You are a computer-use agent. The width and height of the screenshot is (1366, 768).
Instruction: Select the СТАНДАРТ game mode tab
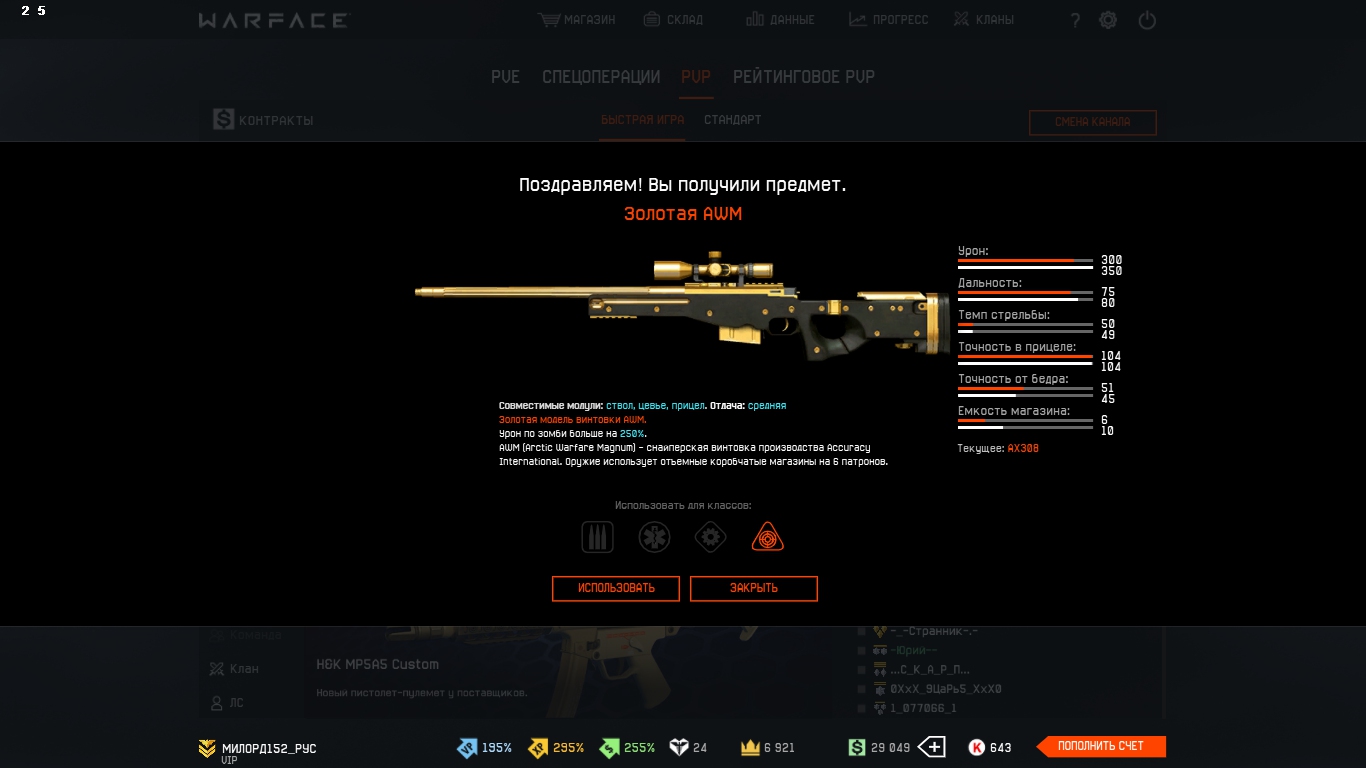[x=732, y=120]
